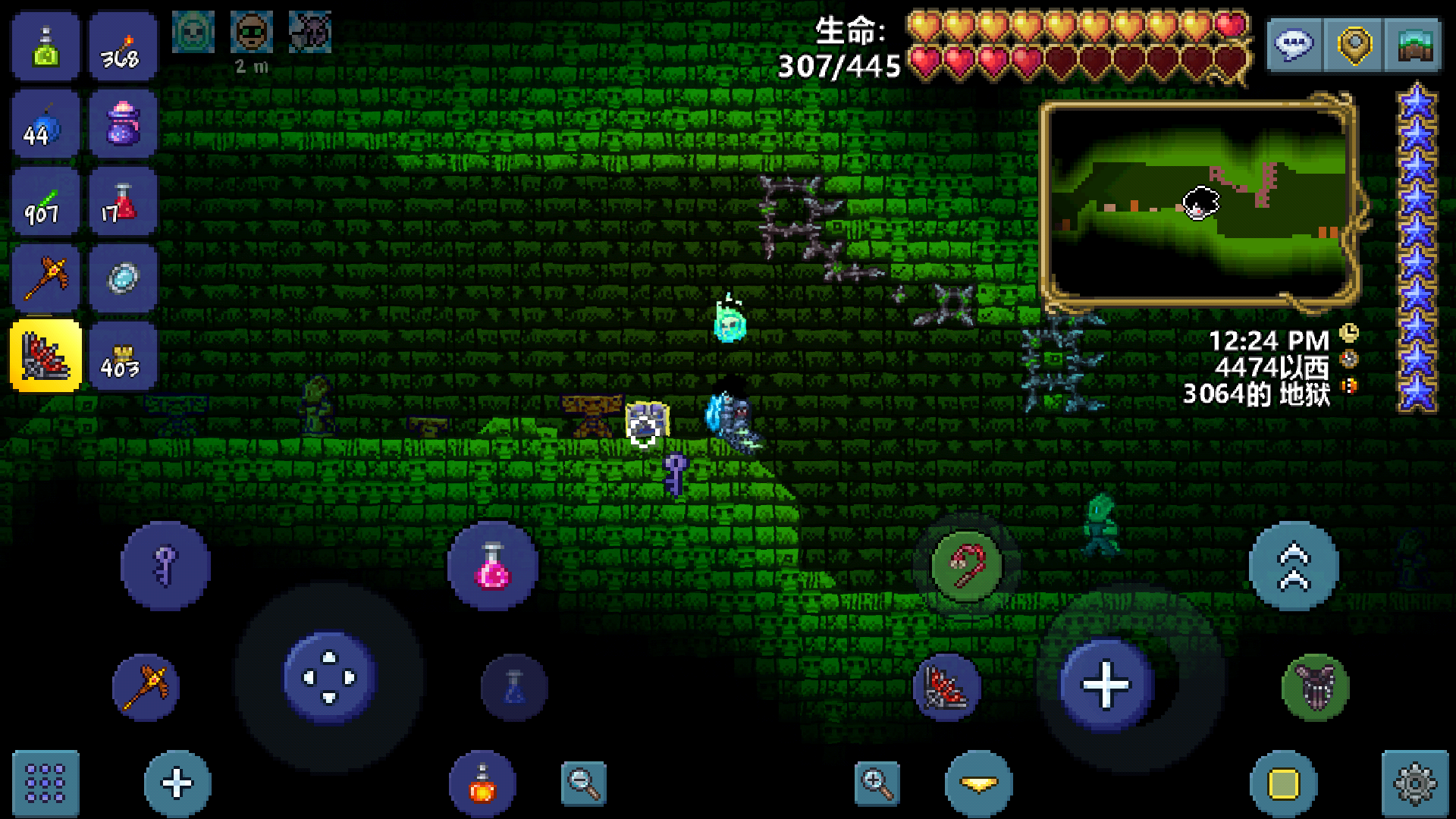Use the dim blue mana potion button
Viewport: 1456px width, 819px height.
coord(514,687)
